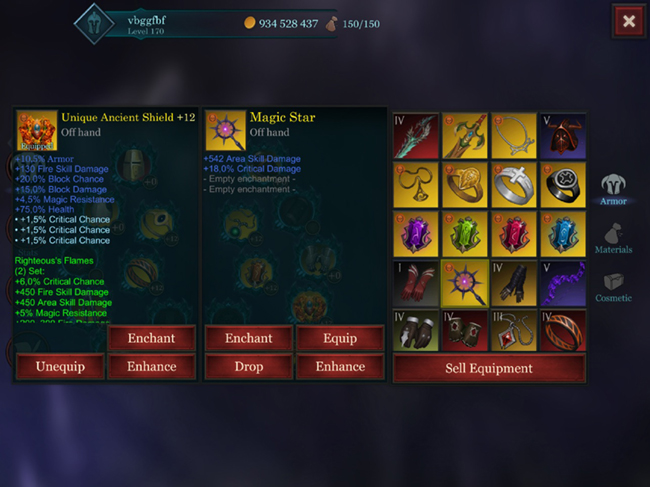Pick the orange striped tier IV ring
Screen dimensions: 650x487
563,332
